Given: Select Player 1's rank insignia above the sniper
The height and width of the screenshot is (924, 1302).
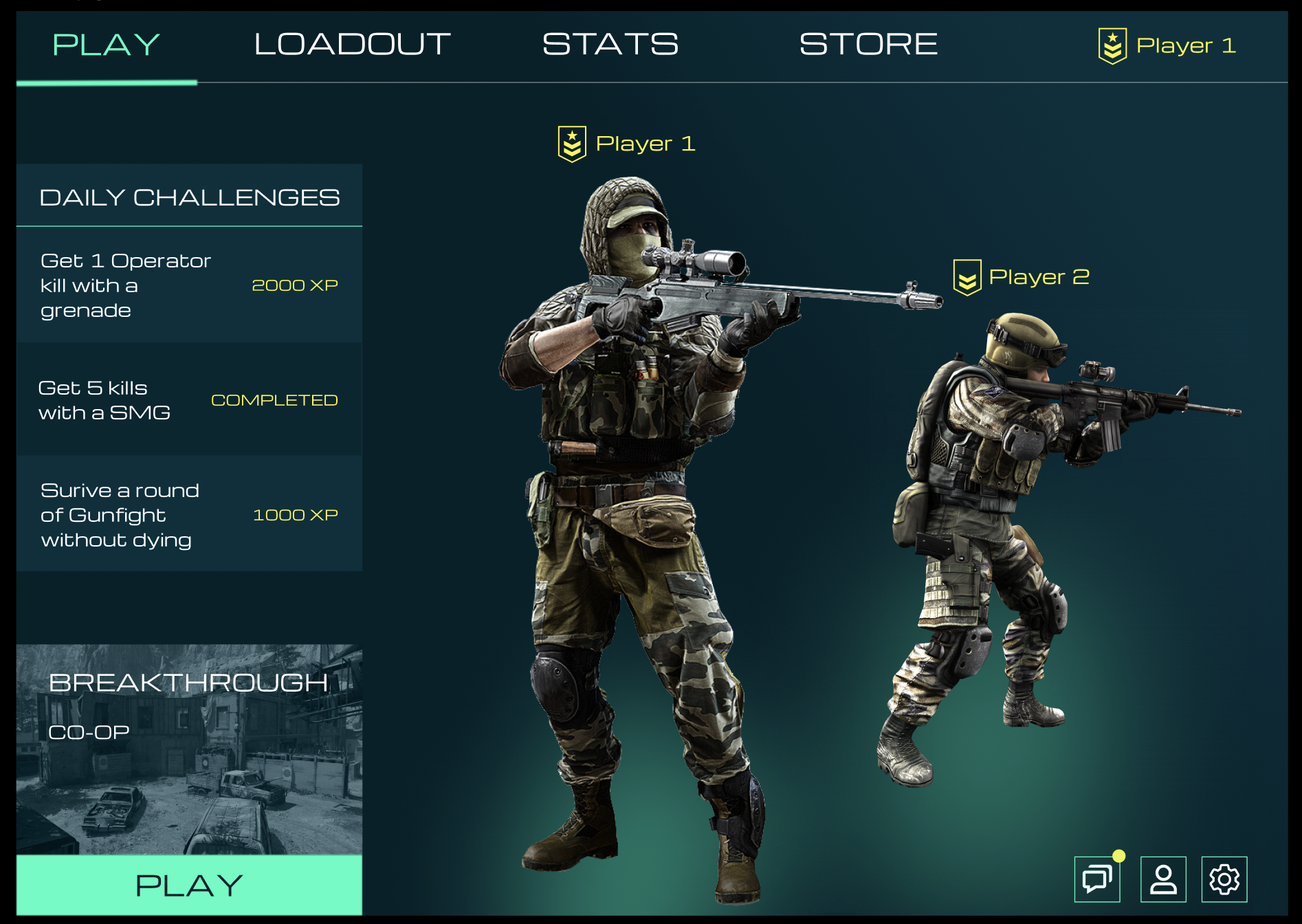Looking at the screenshot, I should (571, 144).
